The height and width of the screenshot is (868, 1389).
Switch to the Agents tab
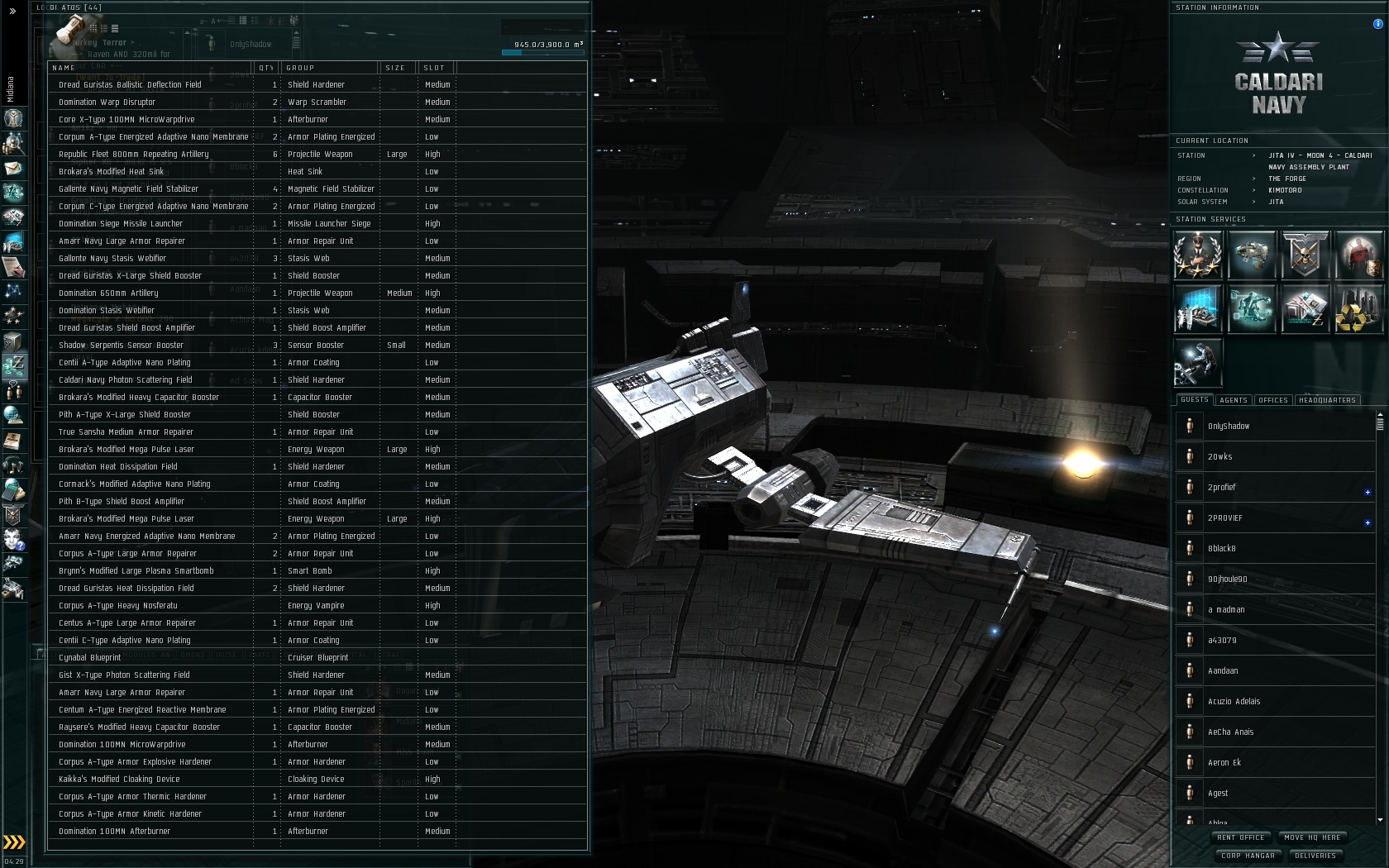(1233, 400)
